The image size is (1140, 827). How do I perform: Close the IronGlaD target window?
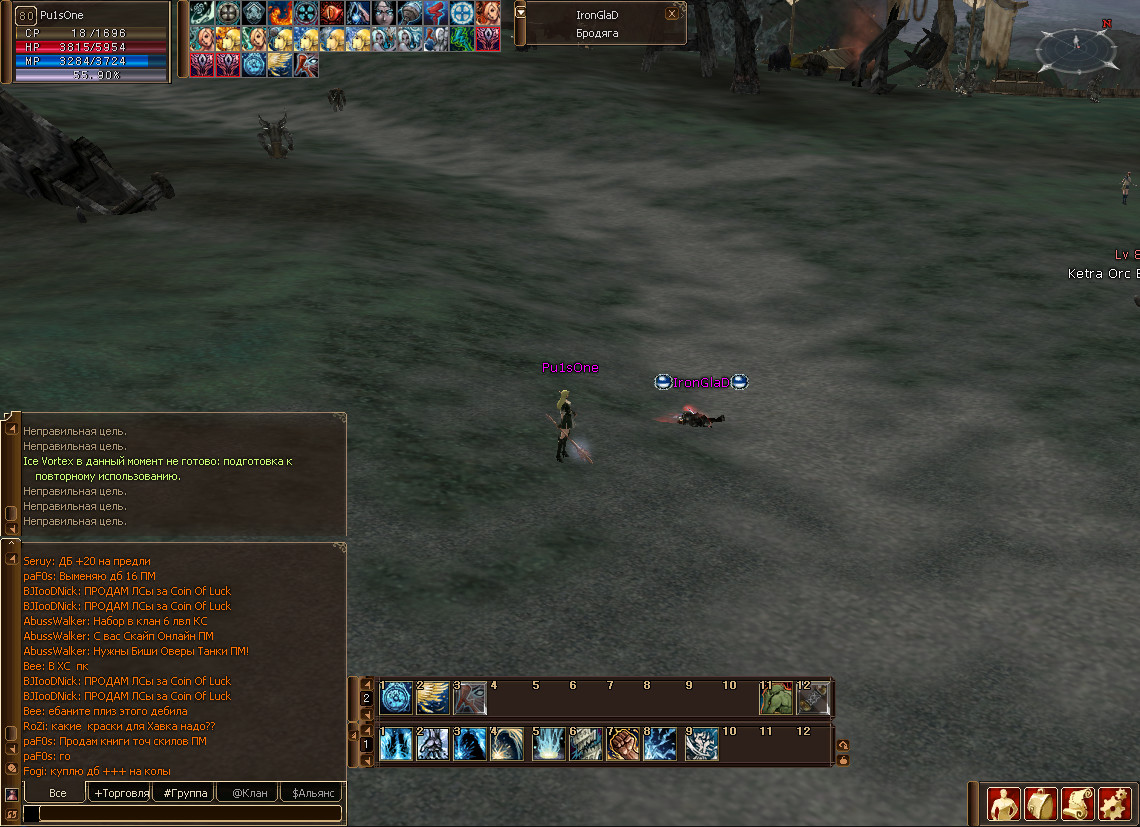[672, 14]
